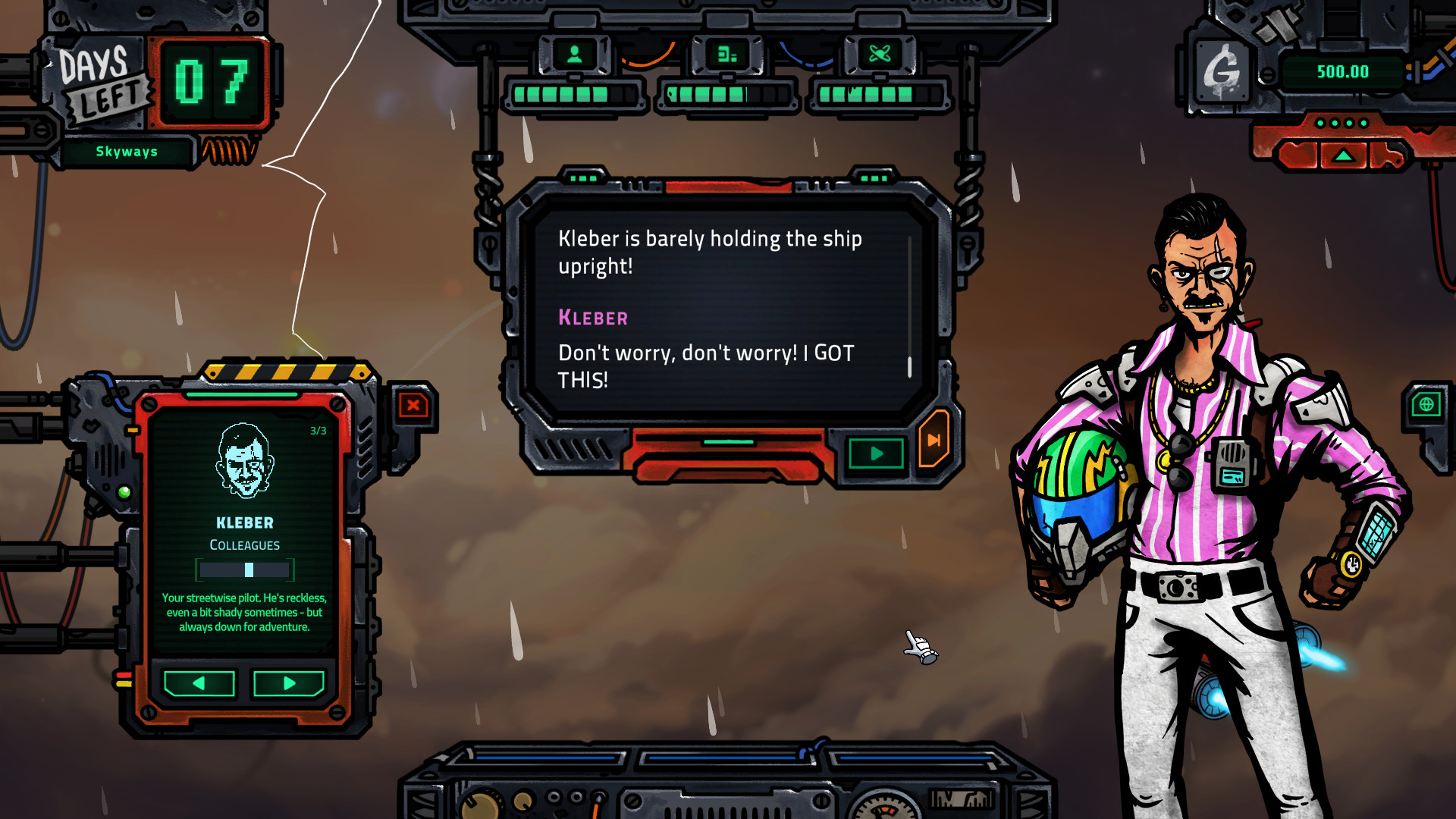The image size is (1456, 819).
Task: Advance to next colleague with right arrow
Action: click(x=289, y=683)
